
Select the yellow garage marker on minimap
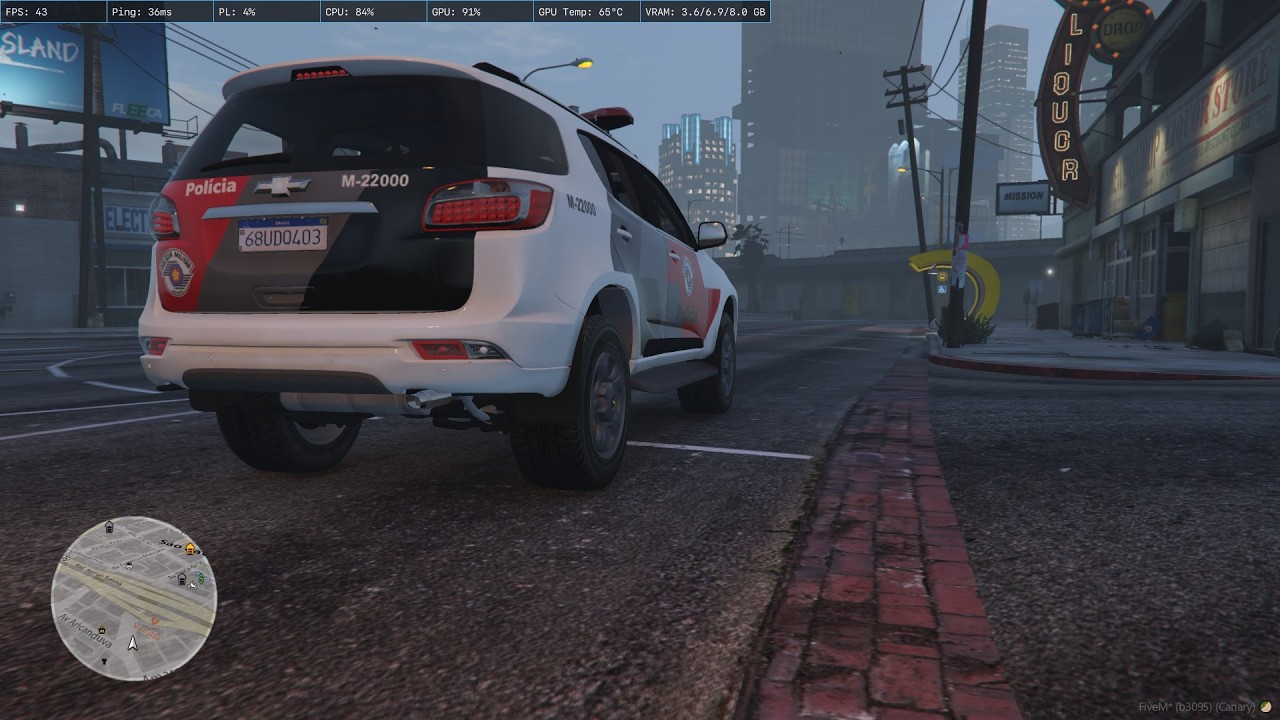188,549
